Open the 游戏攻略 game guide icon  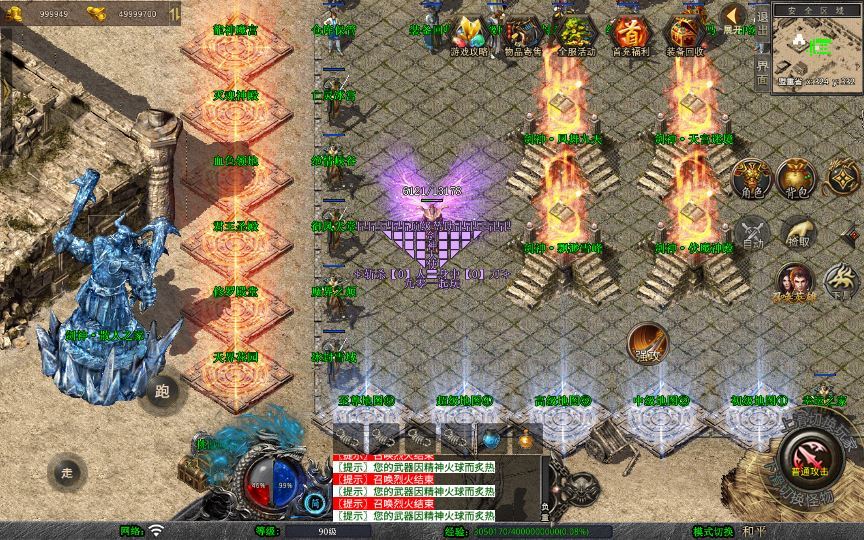(x=470, y=35)
